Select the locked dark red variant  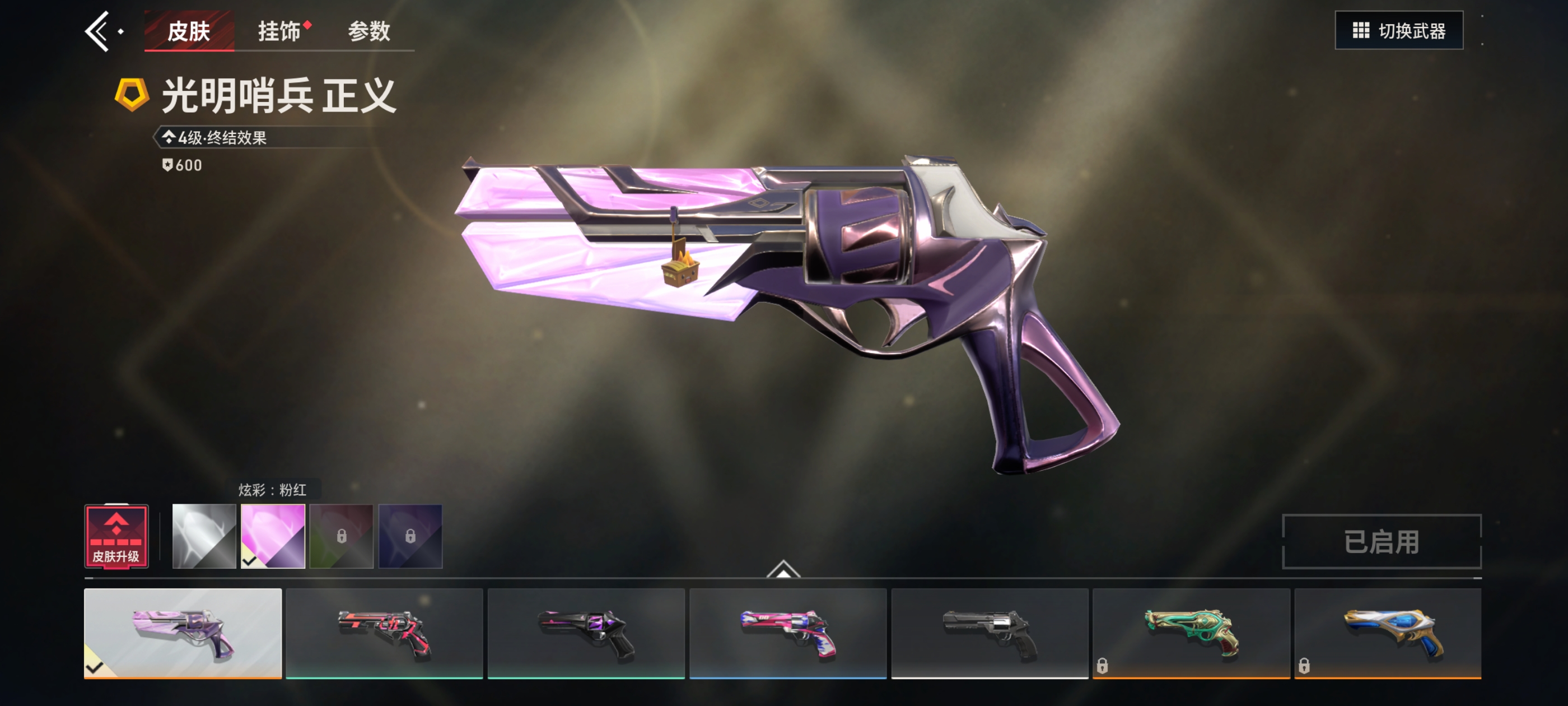[x=342, y=536]
